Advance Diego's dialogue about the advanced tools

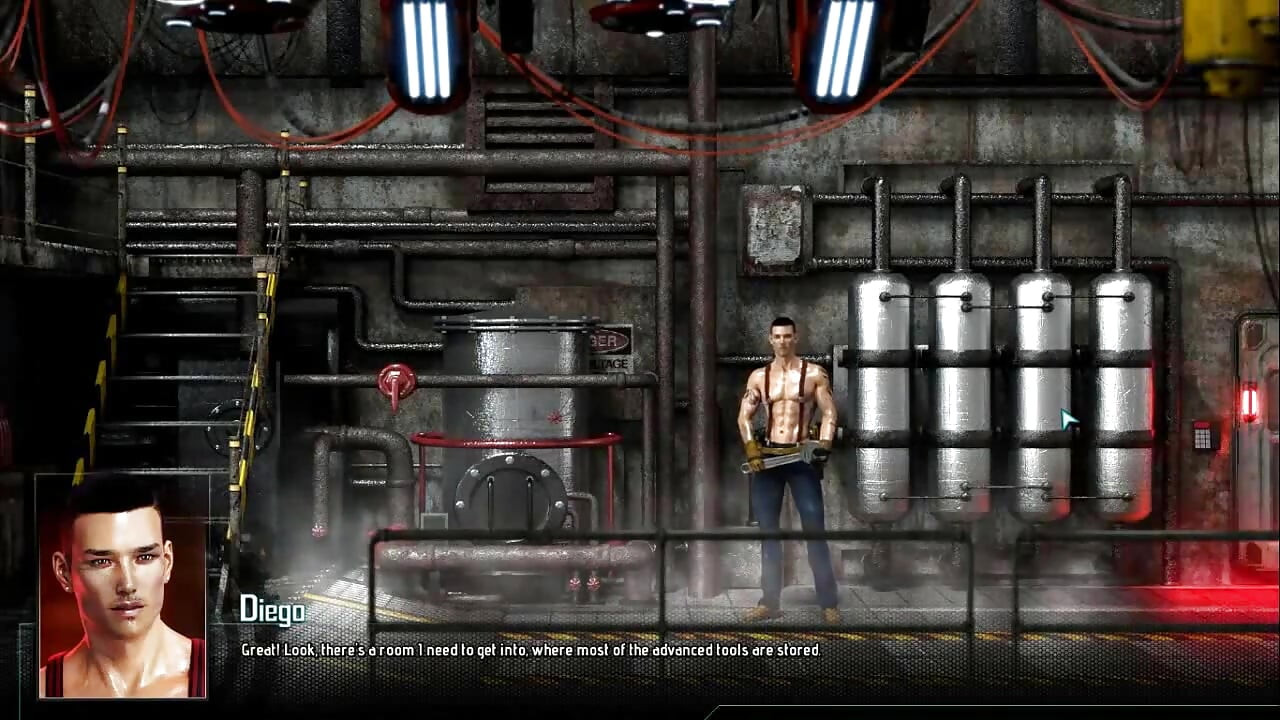(530, 650)
